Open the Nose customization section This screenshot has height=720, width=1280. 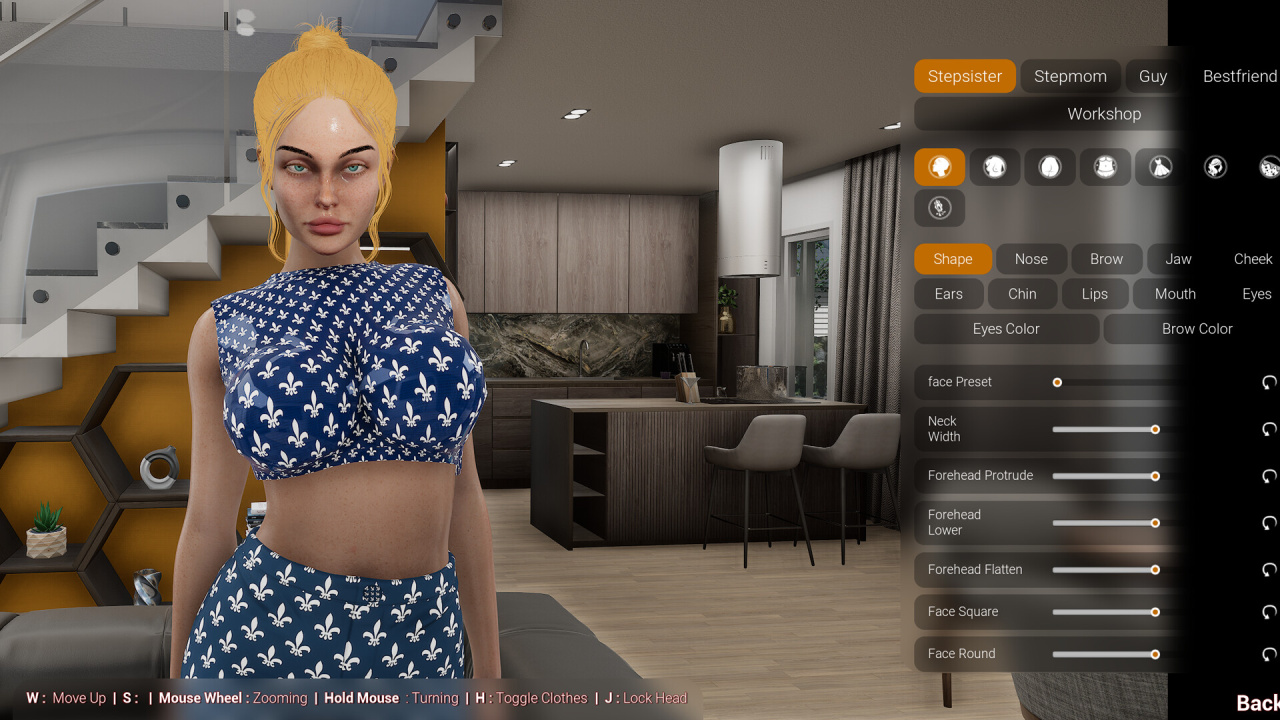coord(1031,259)
